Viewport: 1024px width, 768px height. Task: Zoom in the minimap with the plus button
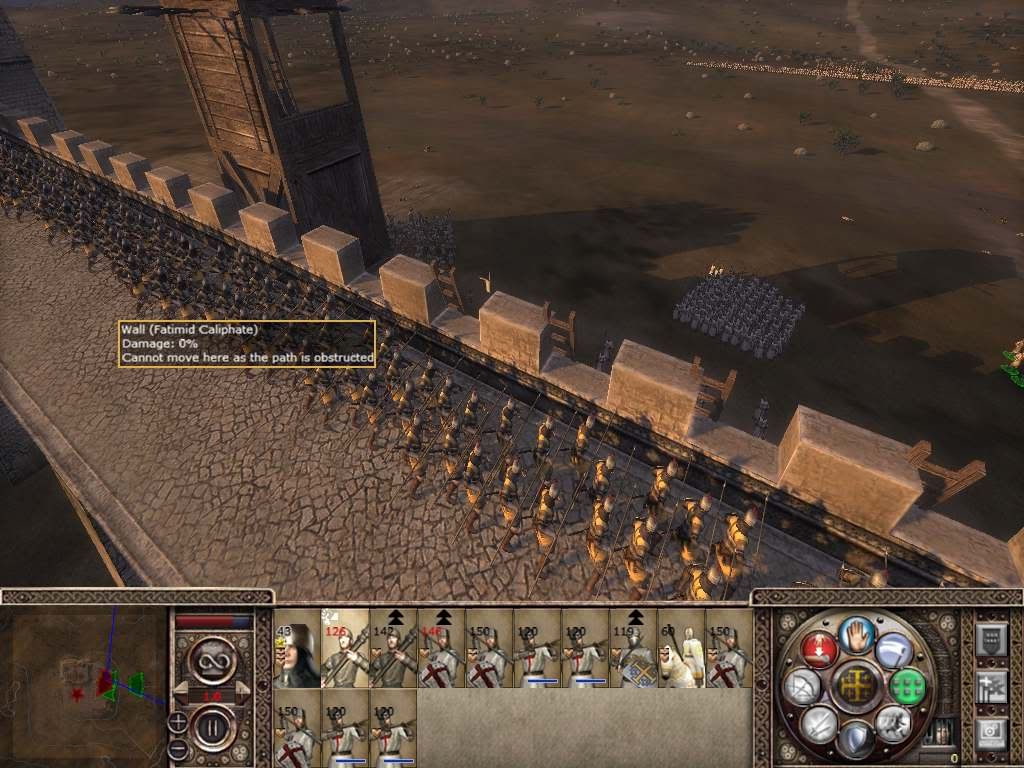pos(178,721)
